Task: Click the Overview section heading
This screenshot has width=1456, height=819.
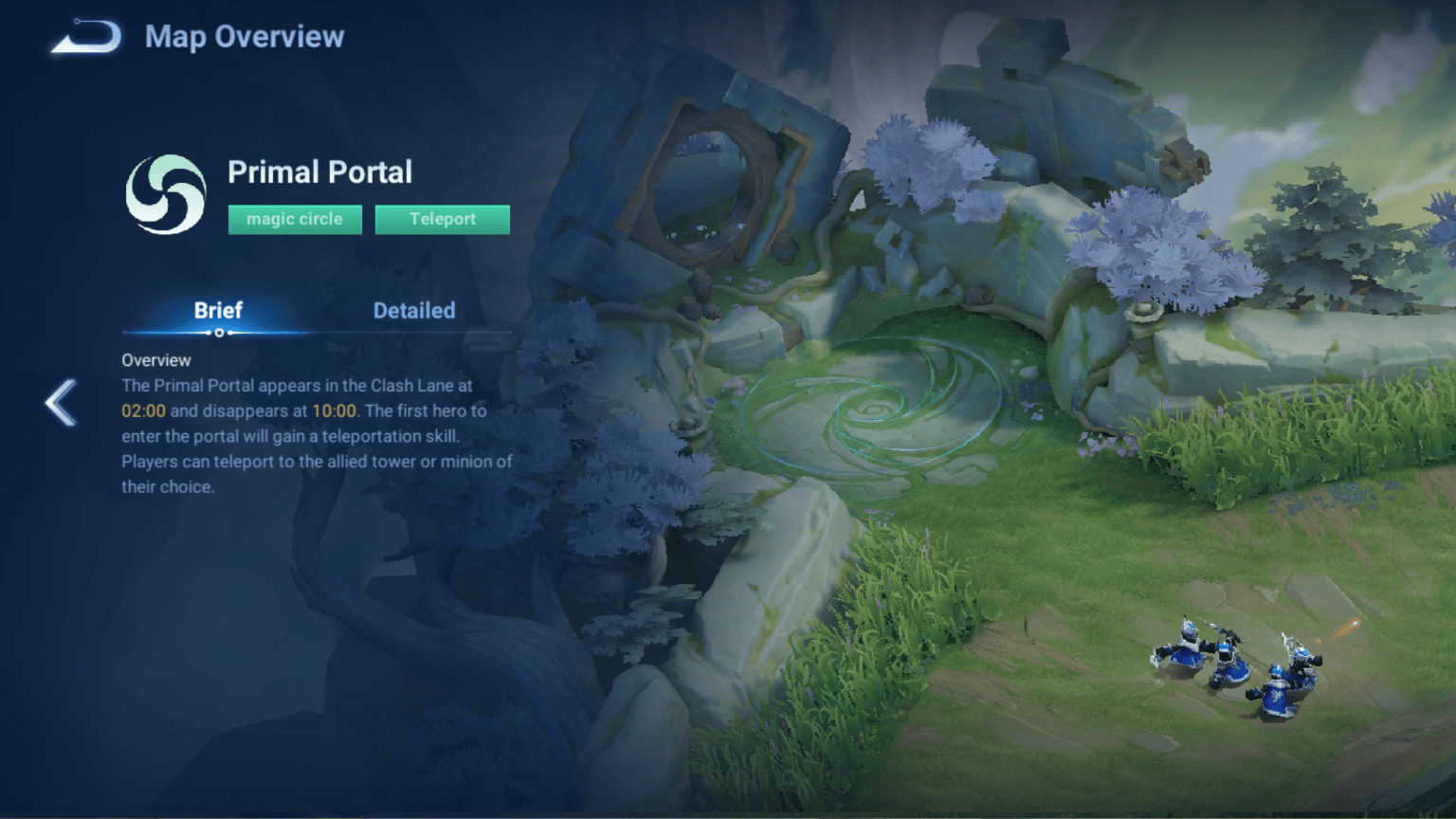Action: [155, 360]
